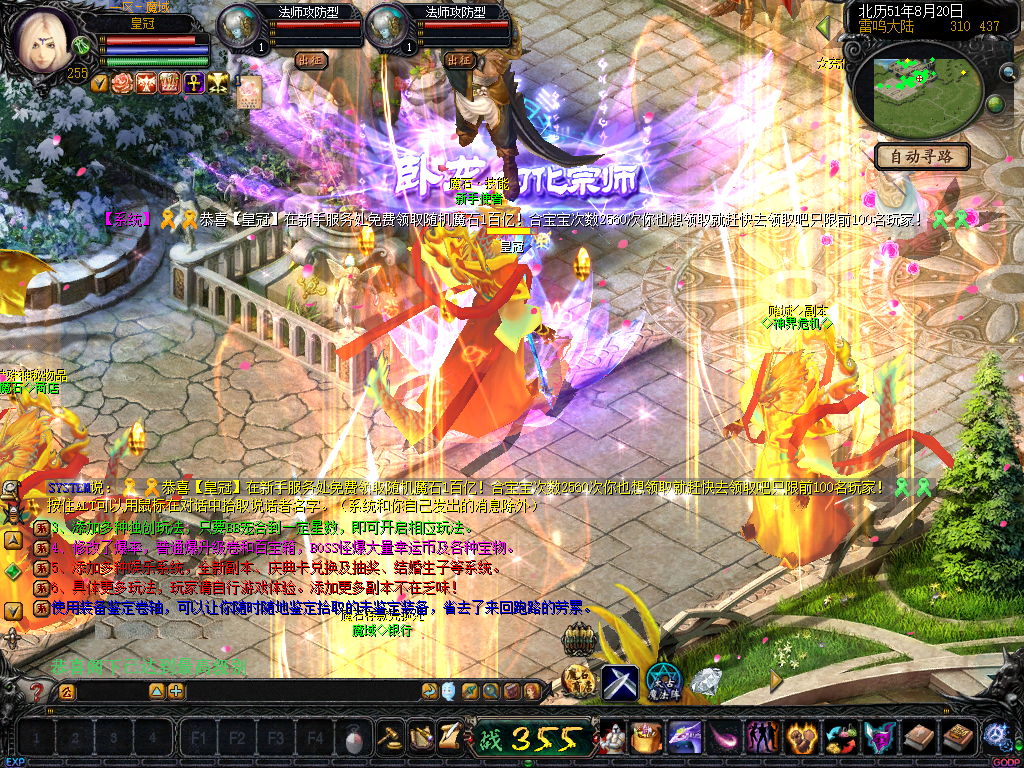The image size is (1024, 768).
Task: Click the rose buff icon
Action: pyautogui.click(x=123, y=82)
